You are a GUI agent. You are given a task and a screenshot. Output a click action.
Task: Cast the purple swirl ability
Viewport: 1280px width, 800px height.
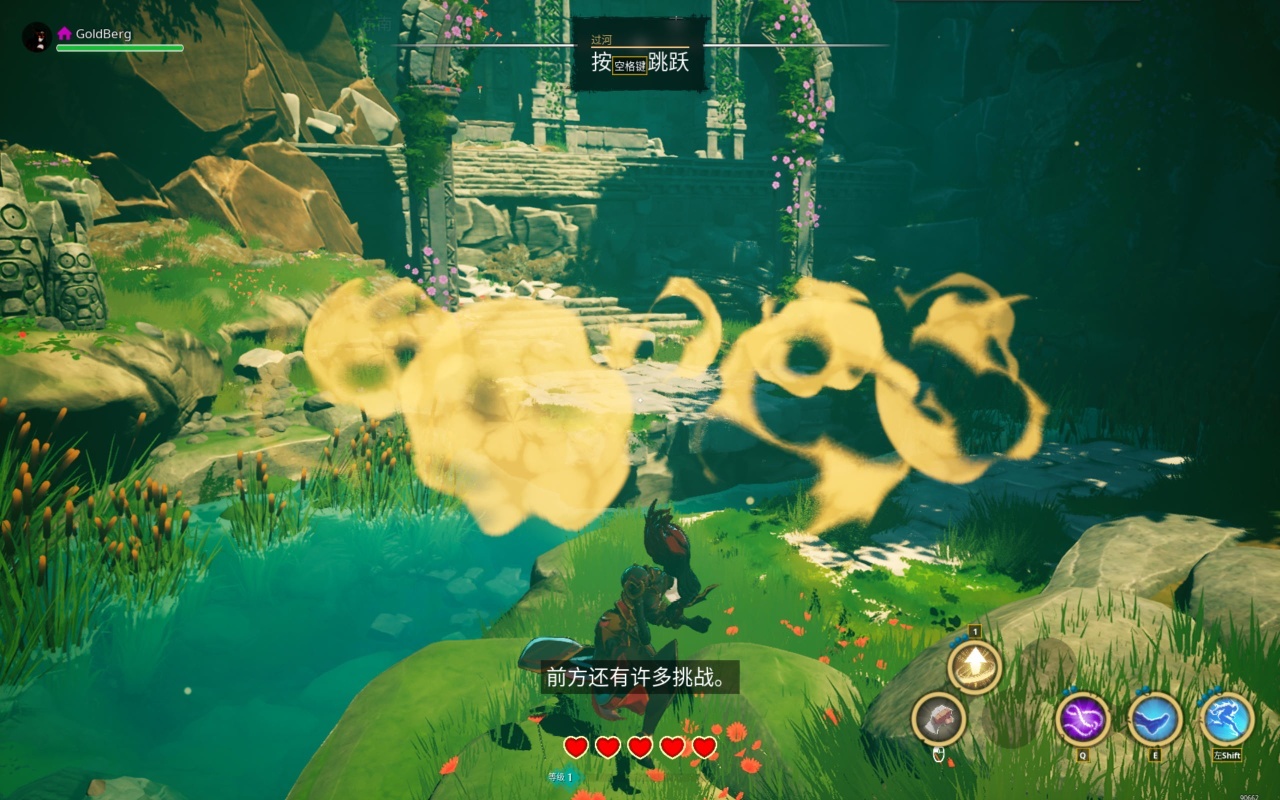(x=1083, y=719)
